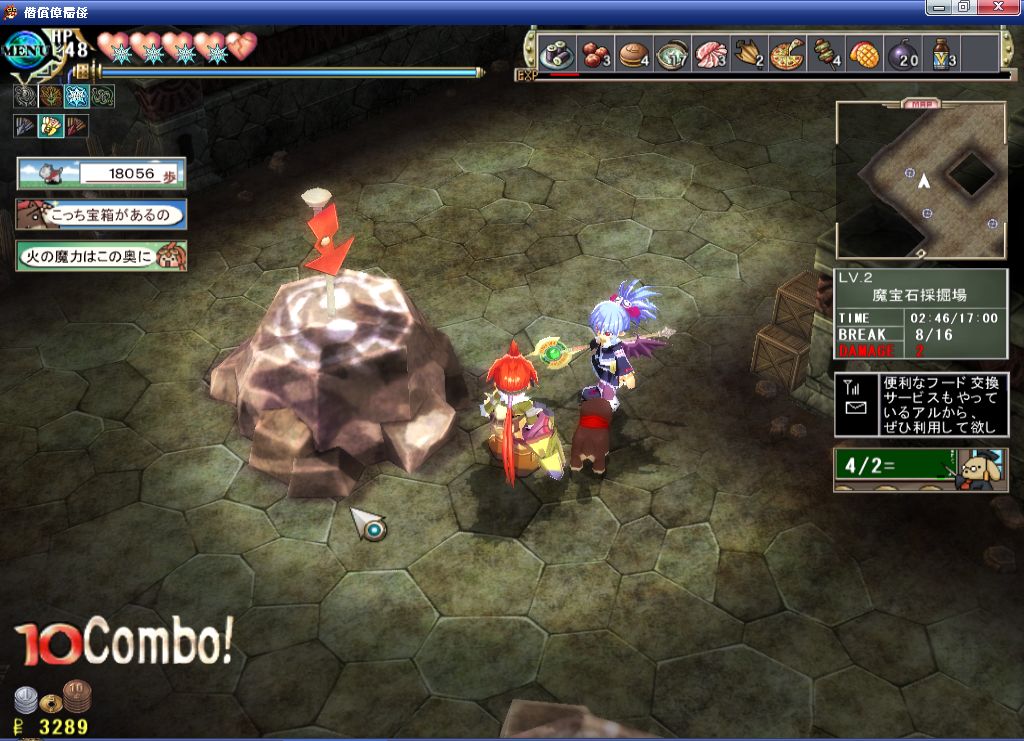Click the dungeon minimap
The width and height of the screenshot is (1024, 741).
coord(921,181)
